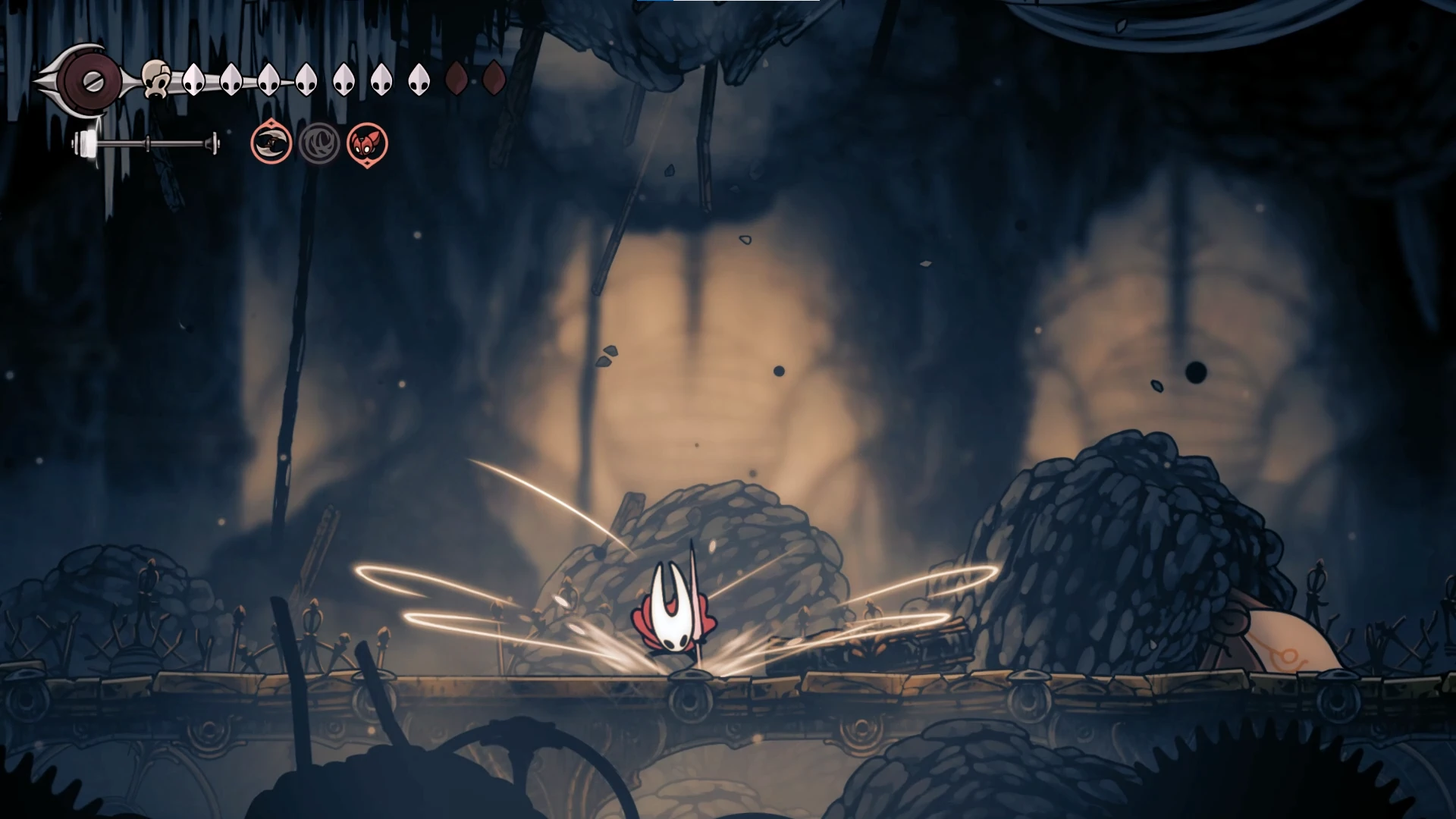Image resolution: width=1456 pixels, height=819 pixels.
Task: Select the red bug-shaped tool icon
Action: 367,143
